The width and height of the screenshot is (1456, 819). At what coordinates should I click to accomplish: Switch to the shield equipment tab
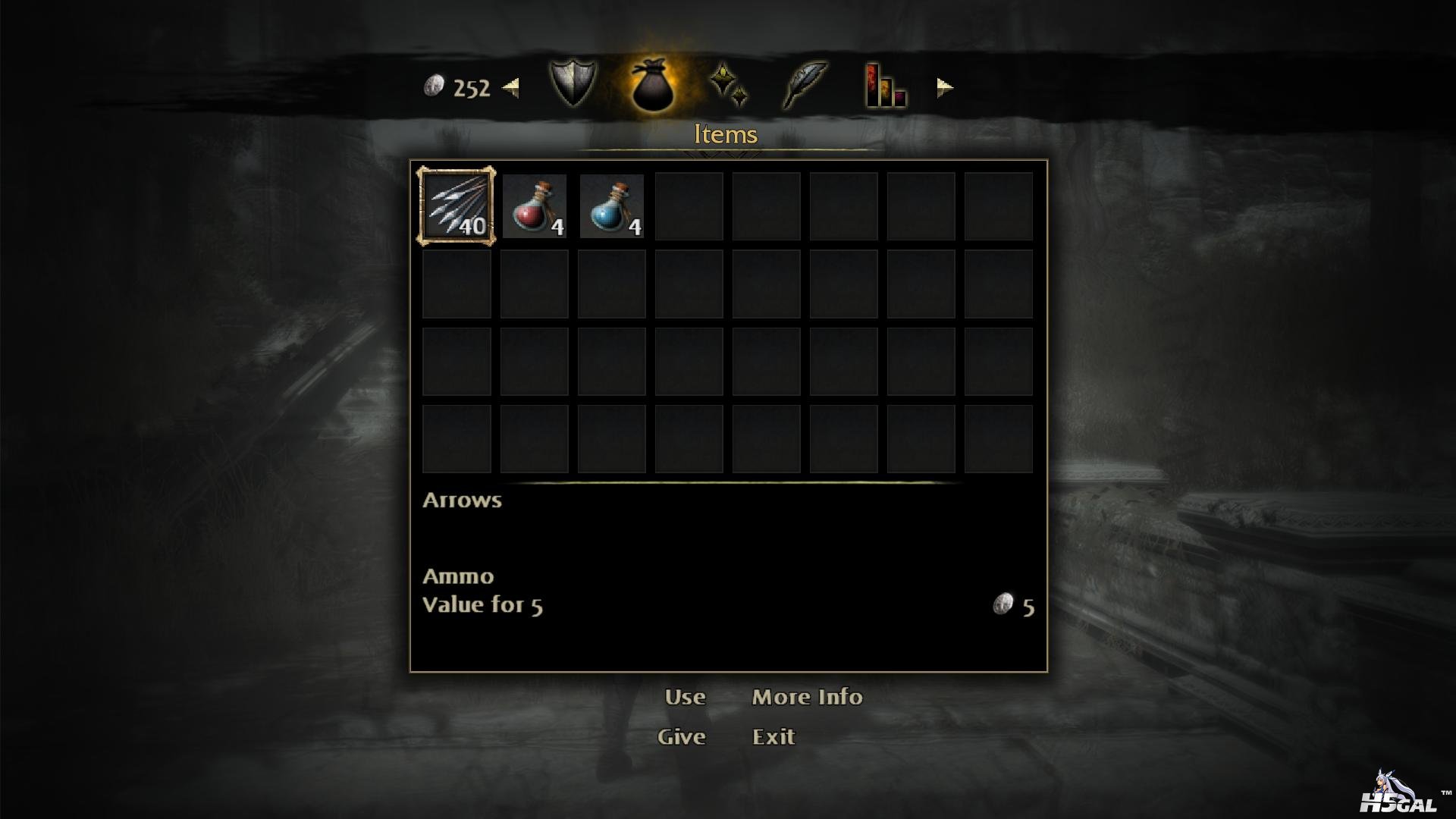573,84
